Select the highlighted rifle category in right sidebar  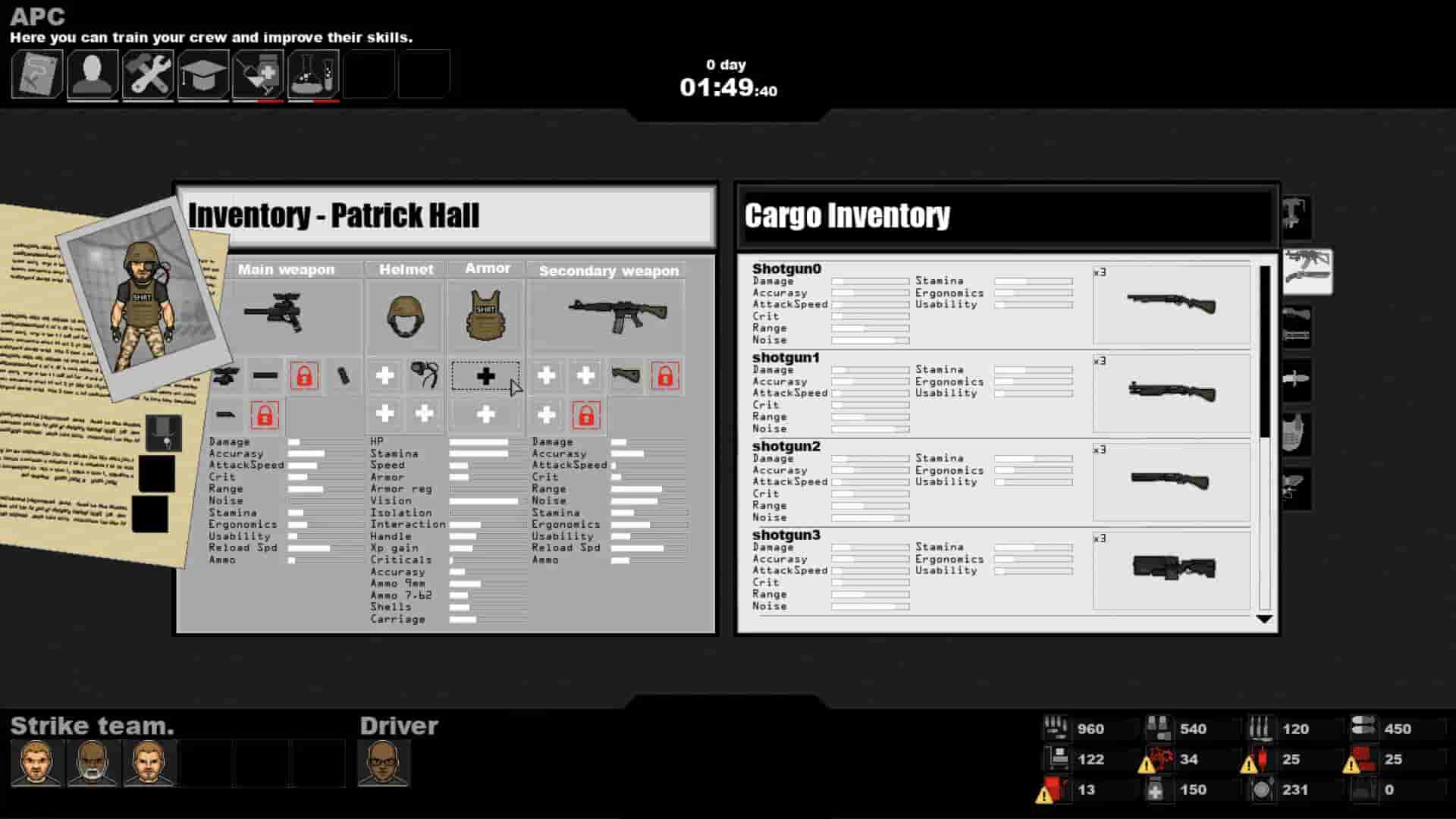(1306, 271)
